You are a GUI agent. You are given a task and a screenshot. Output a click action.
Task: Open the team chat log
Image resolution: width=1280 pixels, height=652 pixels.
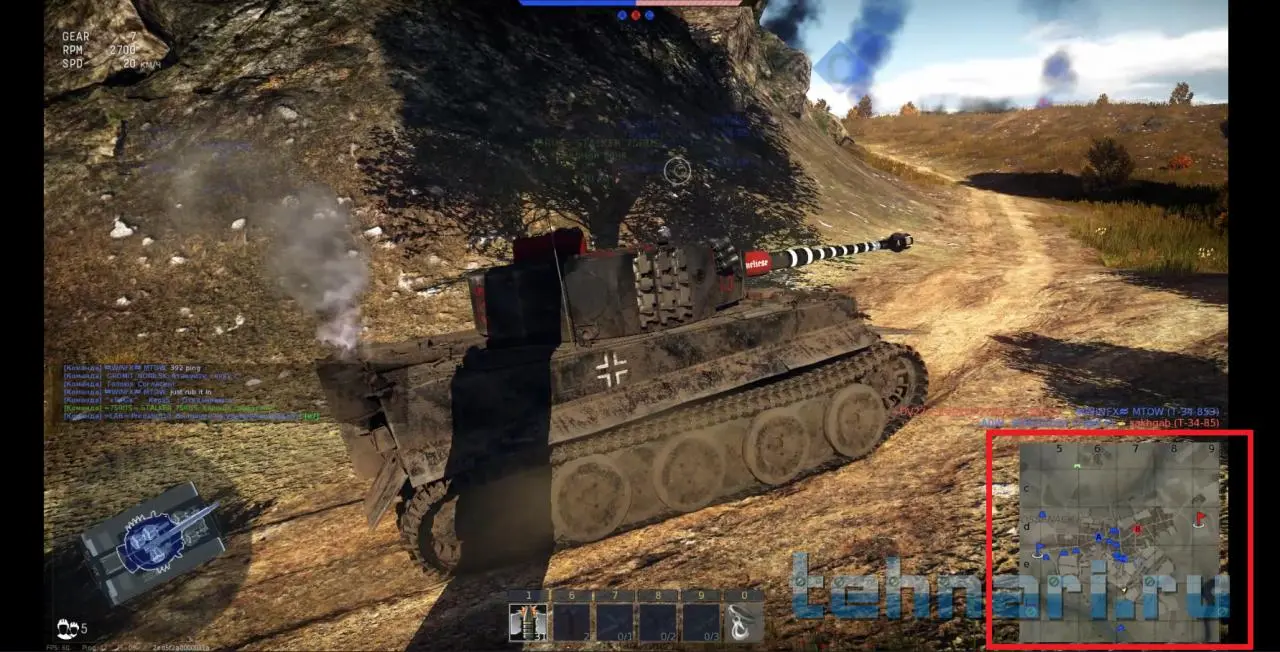pos(190,392)
